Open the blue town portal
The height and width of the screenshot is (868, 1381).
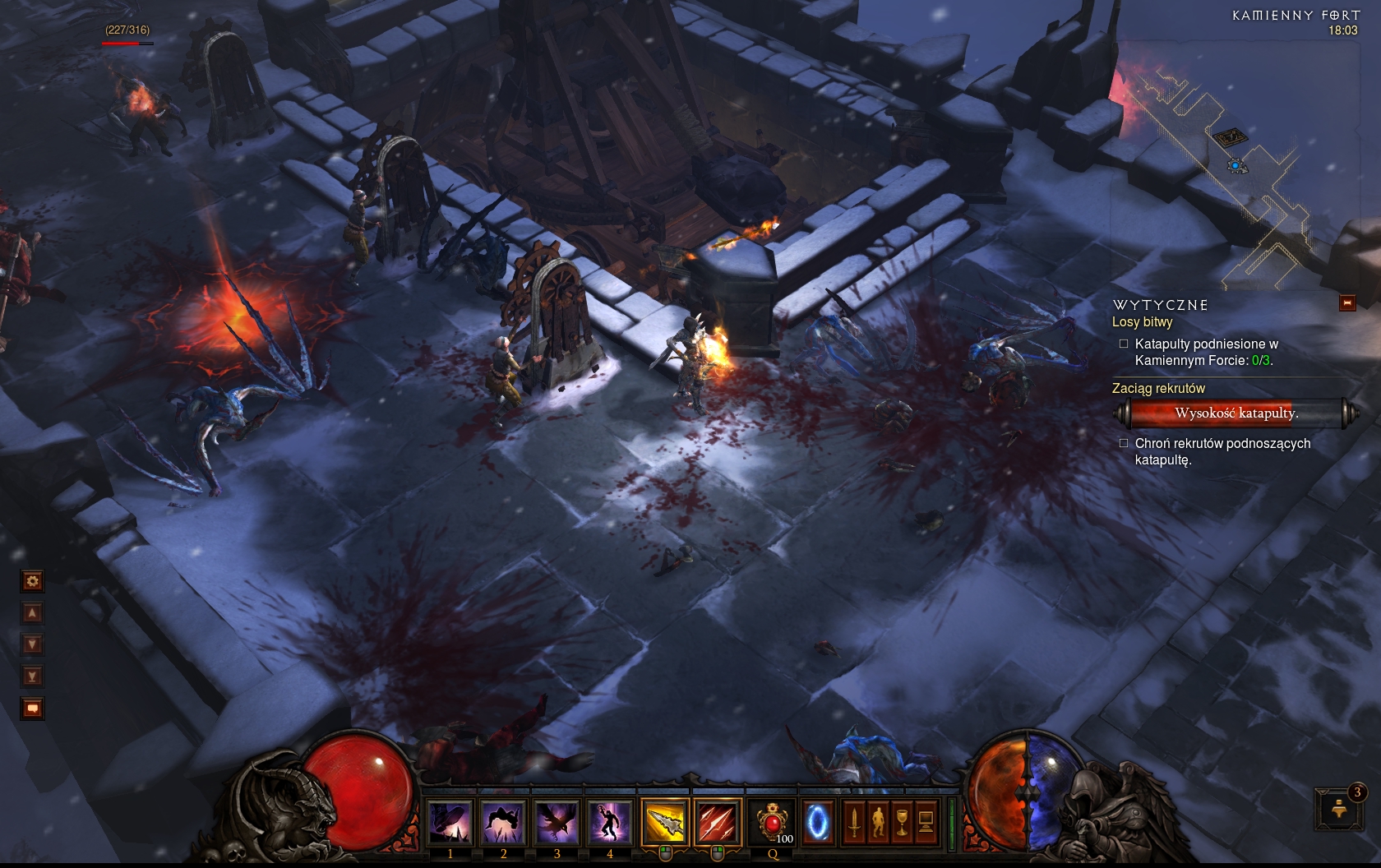[817, 821]
